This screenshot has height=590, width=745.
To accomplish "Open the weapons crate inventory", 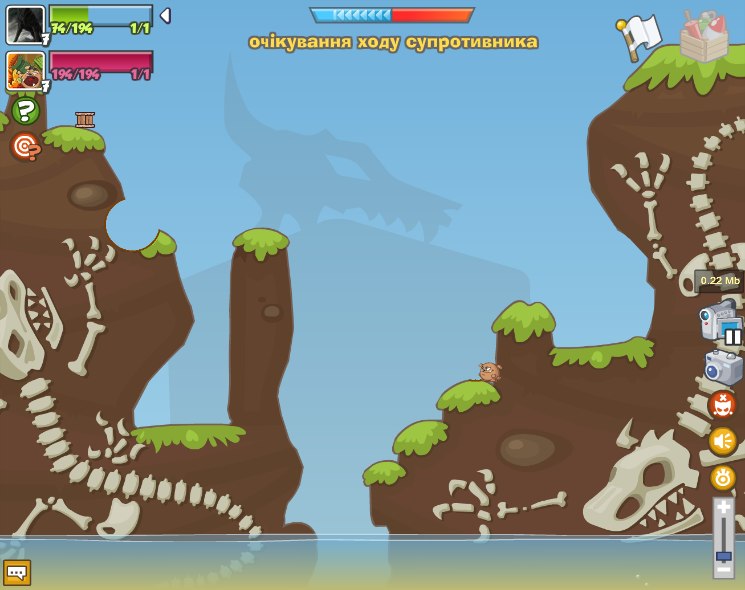I will point(704,37).
